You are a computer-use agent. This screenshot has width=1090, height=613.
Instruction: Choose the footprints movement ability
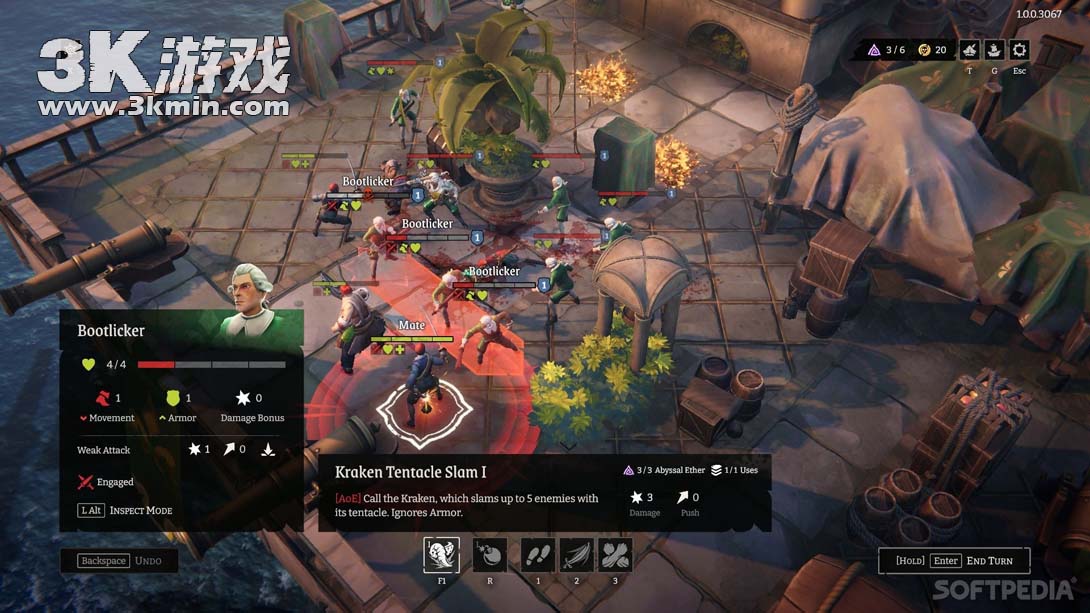[x=538, y=555]
